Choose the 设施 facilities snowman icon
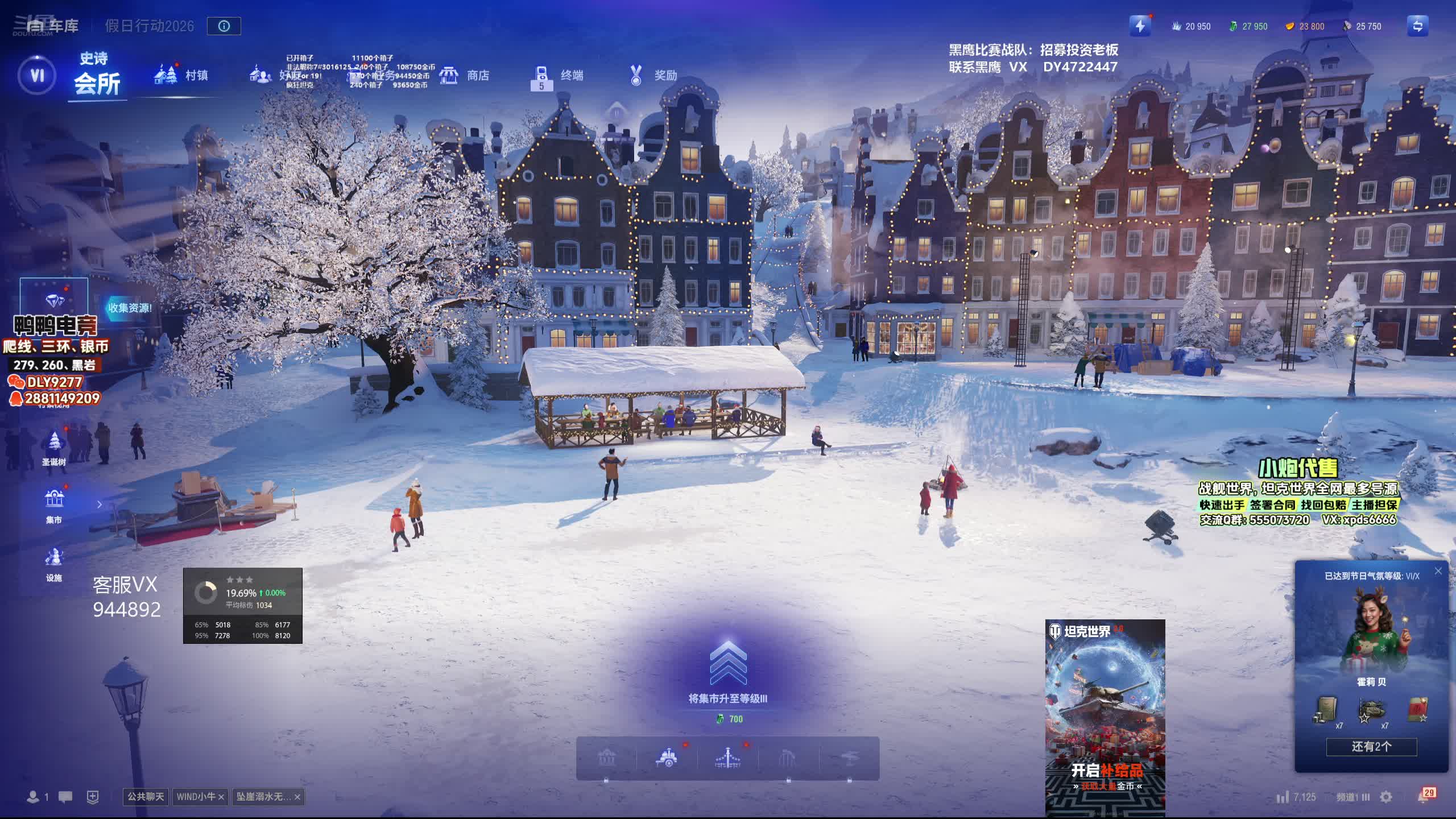This screenshot has height=819, width=1456. coord(54,564)
